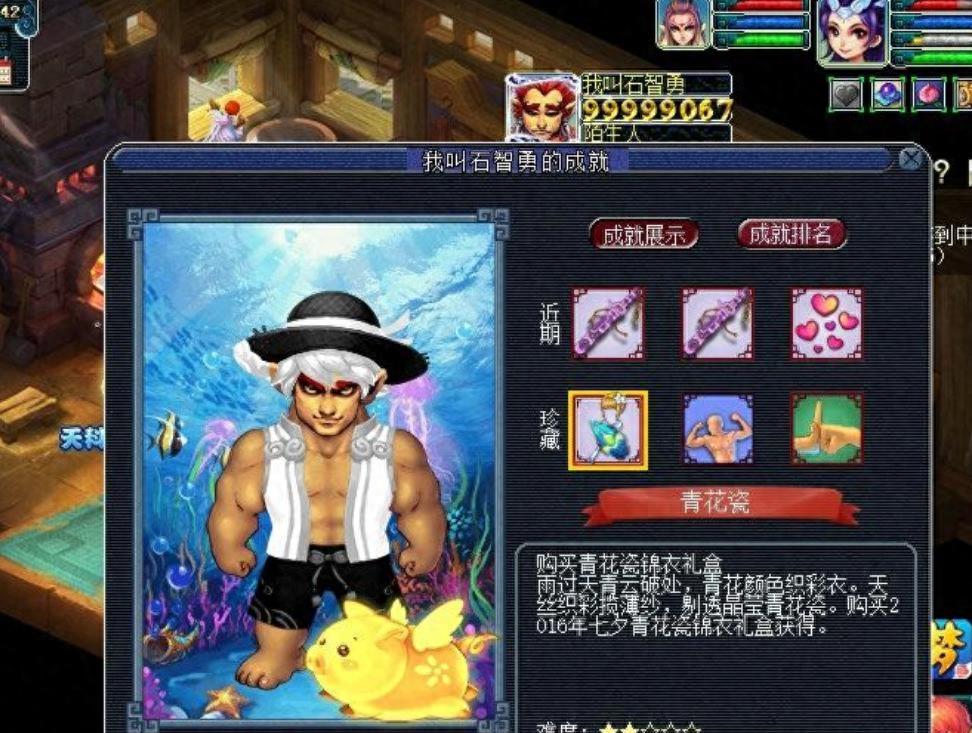The width and height of the screenshot is (972, 733).
Task: Activate the pink peach buff icon
Action: (x=928, y=95)
